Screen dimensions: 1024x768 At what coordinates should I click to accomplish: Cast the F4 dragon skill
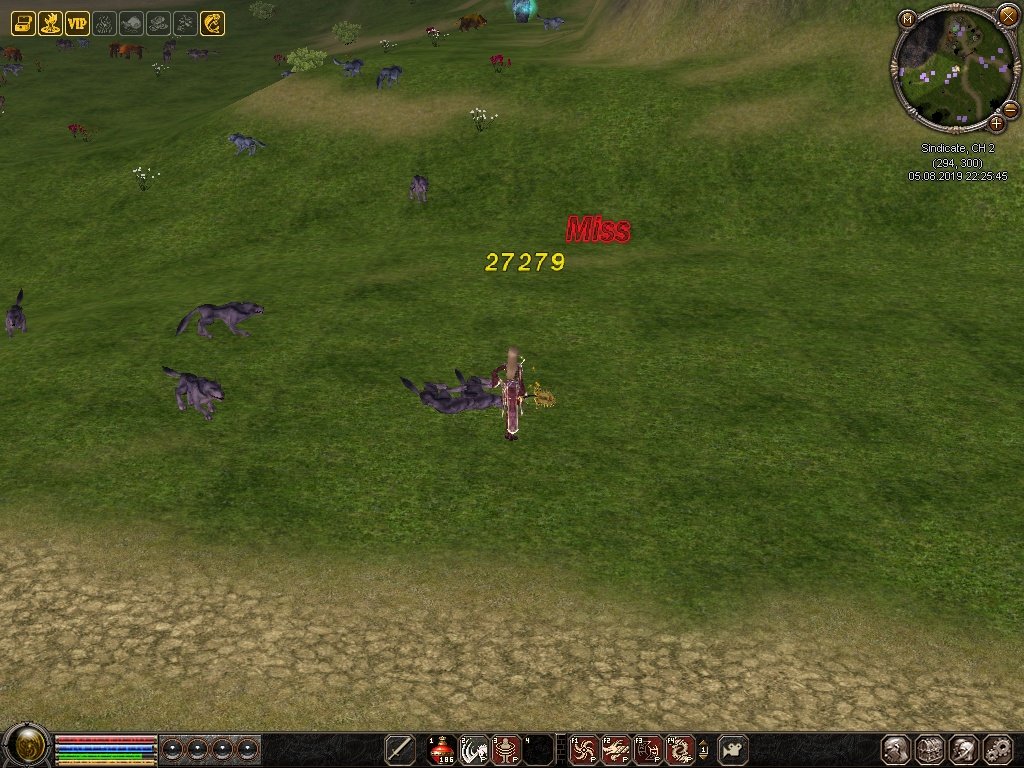(x=680, y=750)
